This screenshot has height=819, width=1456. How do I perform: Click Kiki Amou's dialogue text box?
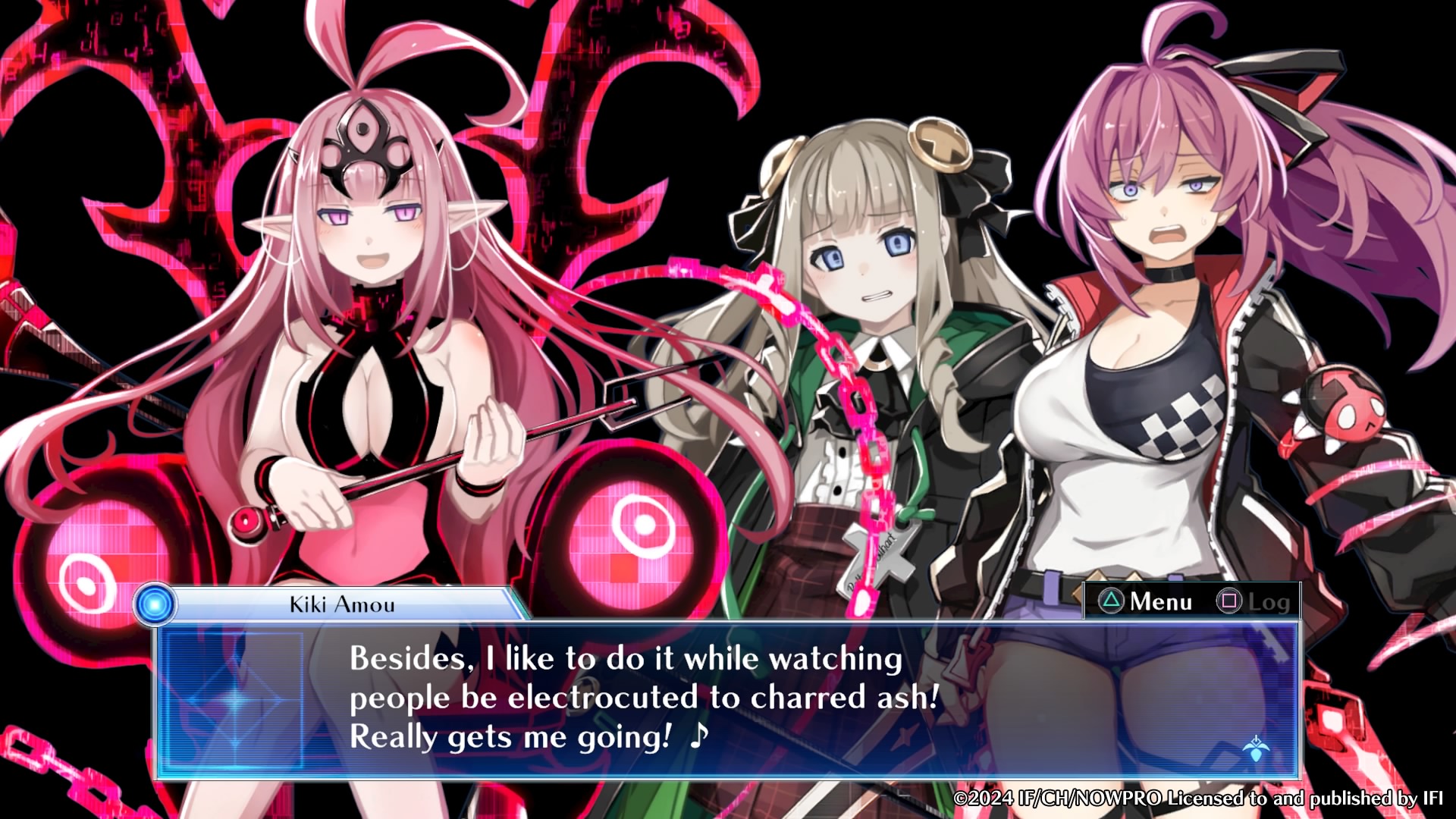726,699
